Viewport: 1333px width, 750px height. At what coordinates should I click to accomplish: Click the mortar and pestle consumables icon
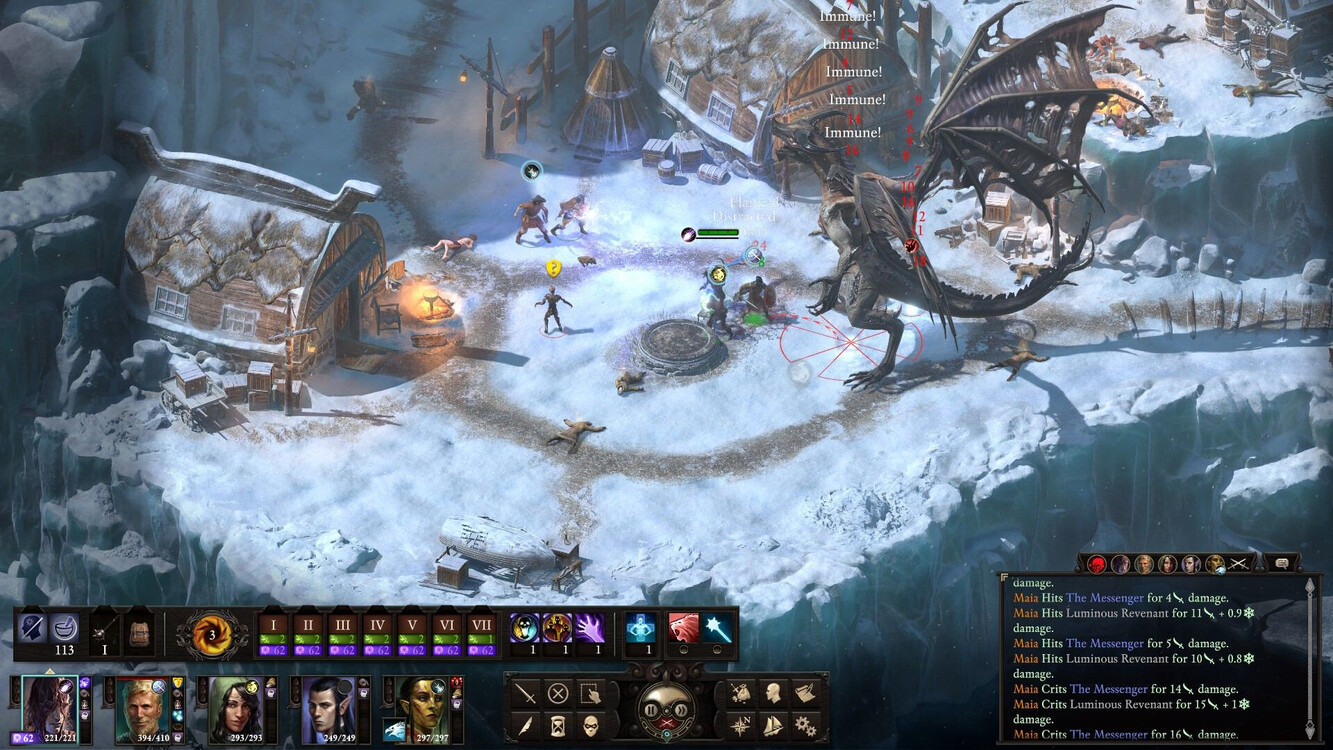point(65,628)
